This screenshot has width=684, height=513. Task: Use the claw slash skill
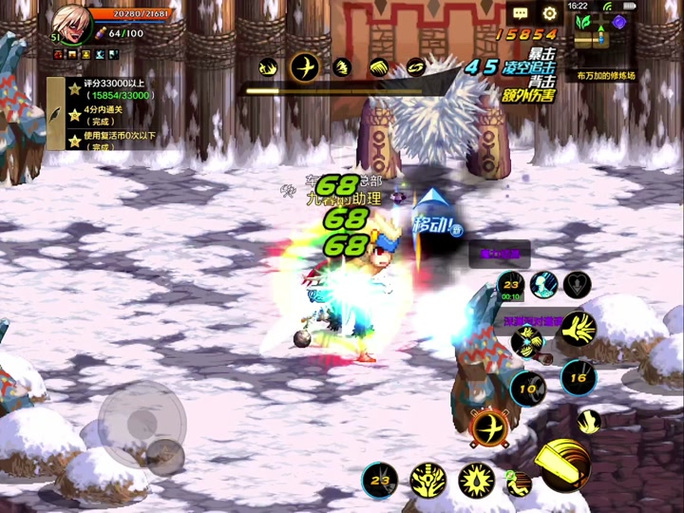tap(578, 327)
